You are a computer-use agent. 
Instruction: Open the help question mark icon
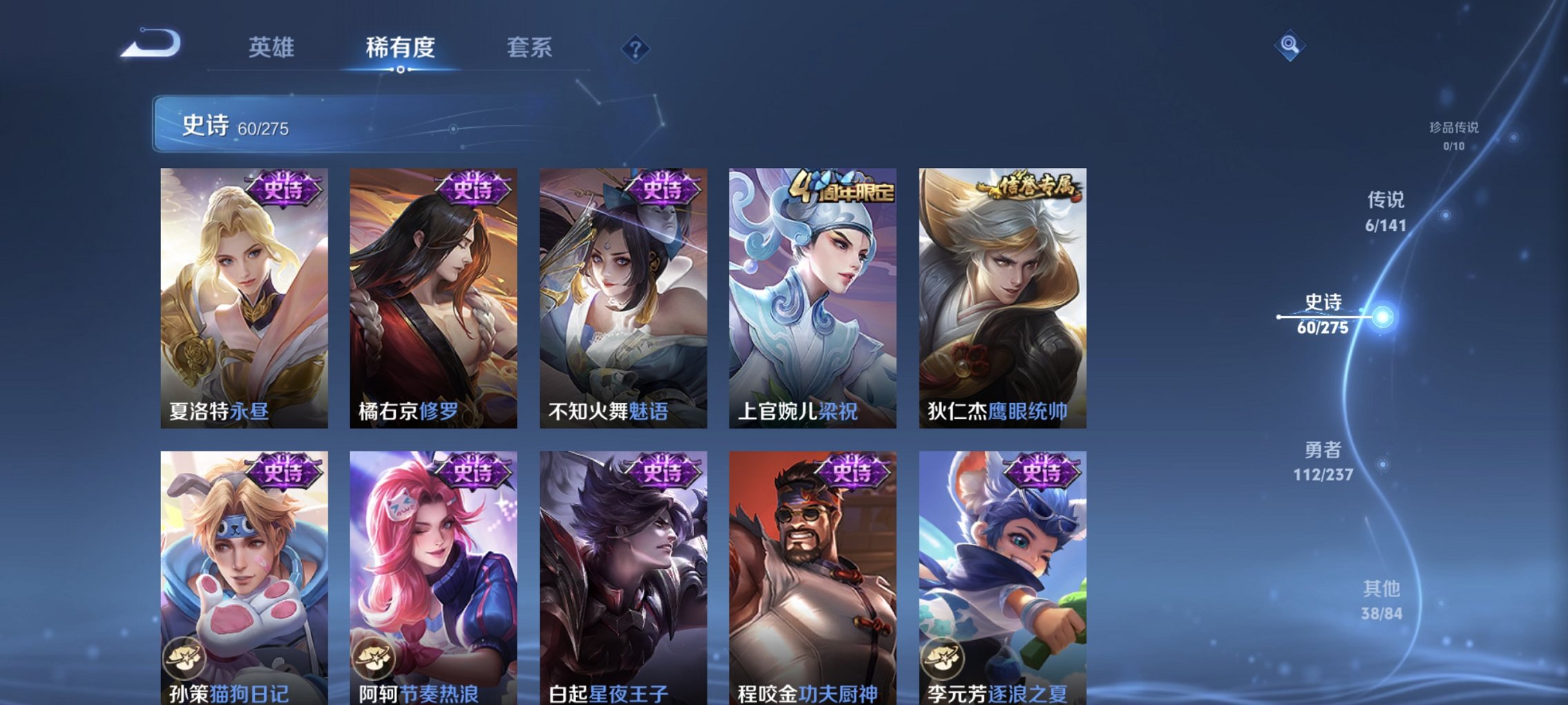[636, 49]
